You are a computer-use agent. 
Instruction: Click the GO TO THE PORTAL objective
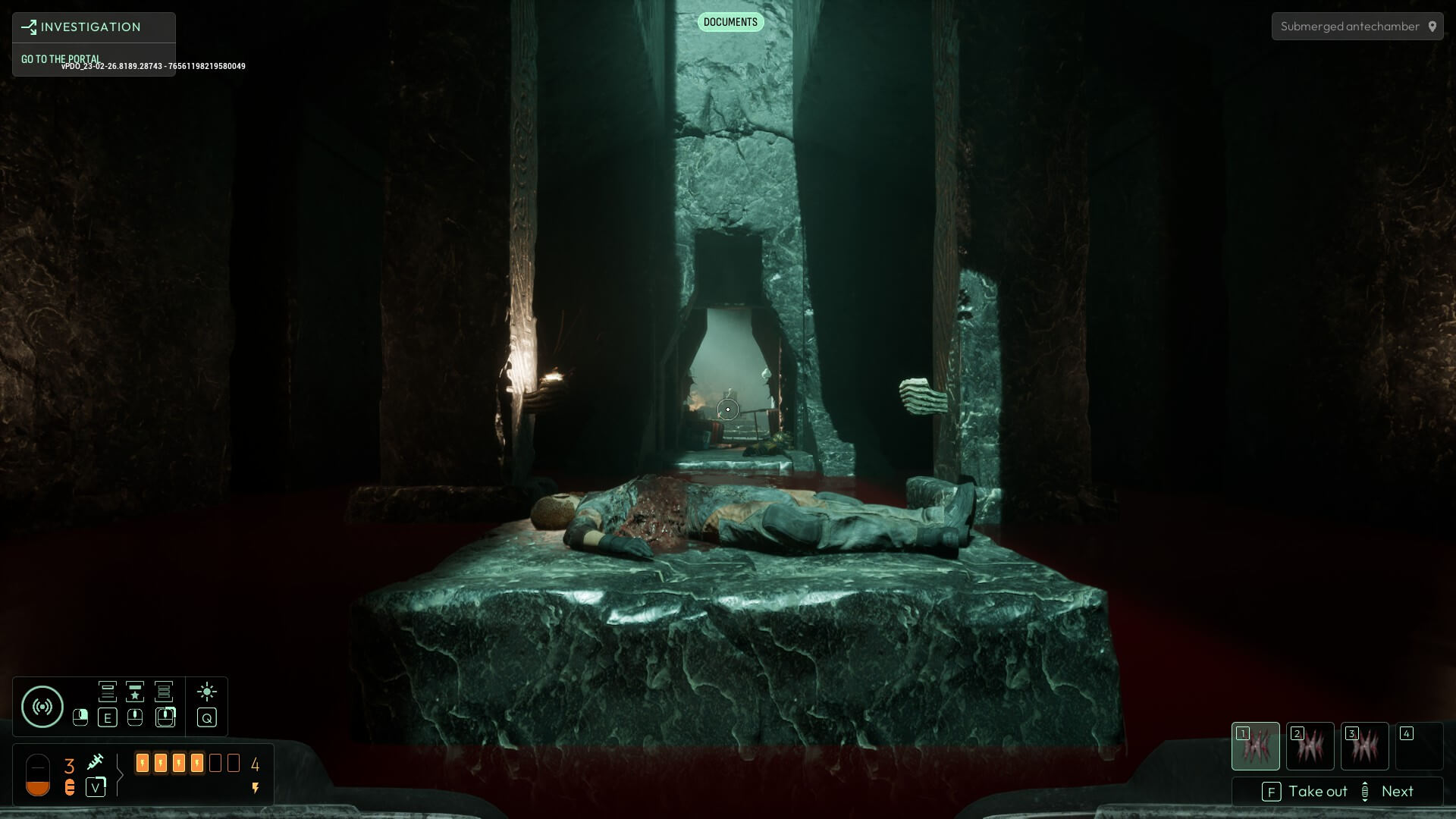click(61, 58)
